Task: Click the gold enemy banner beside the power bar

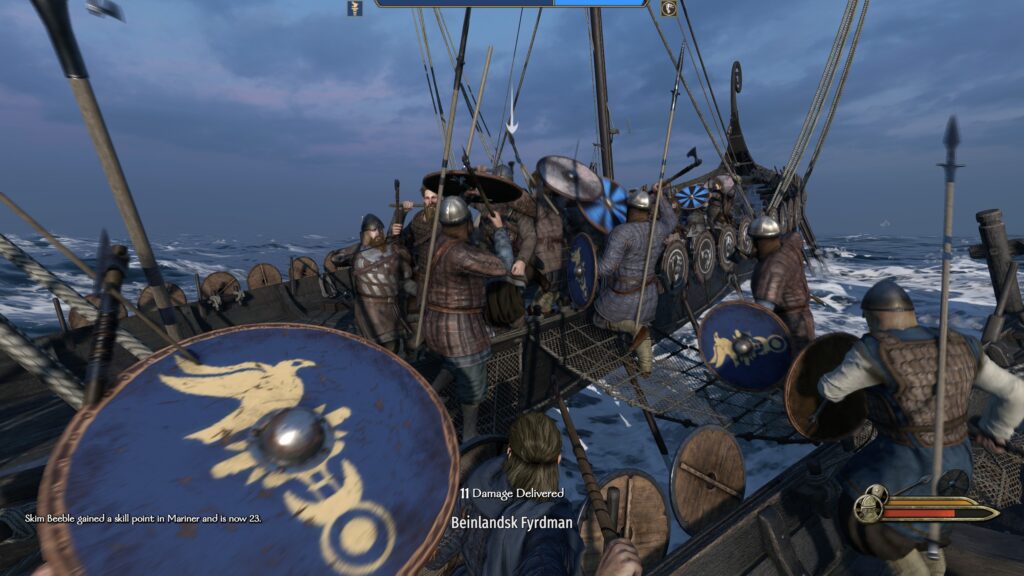Action: point(668,8)
